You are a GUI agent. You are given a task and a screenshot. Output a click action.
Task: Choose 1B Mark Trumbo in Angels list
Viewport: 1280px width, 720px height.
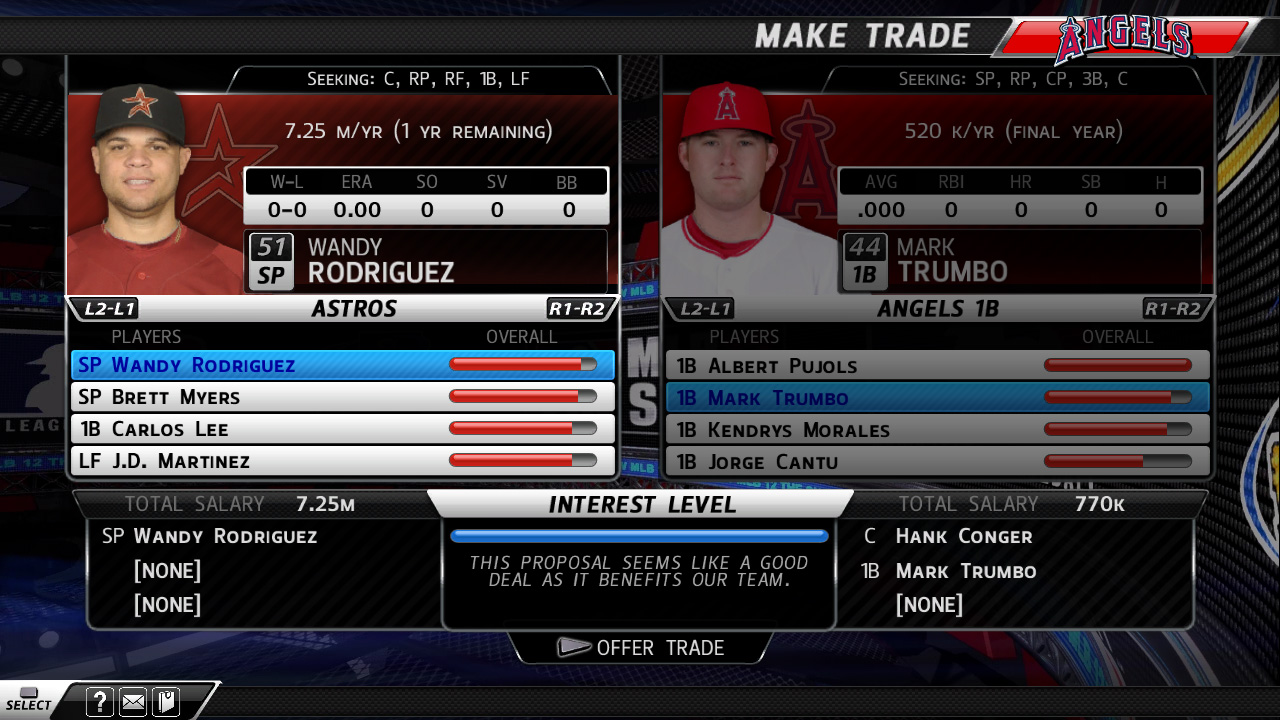(937, 398)
